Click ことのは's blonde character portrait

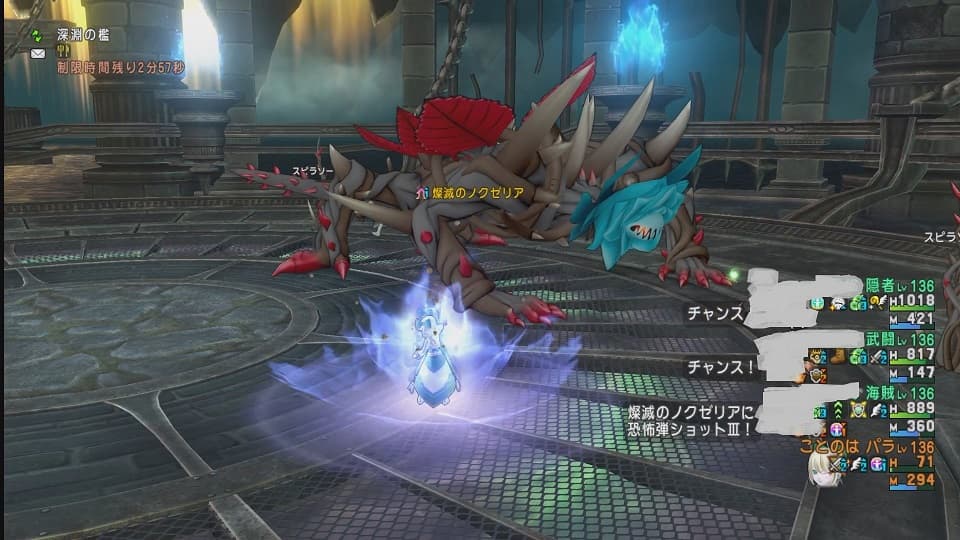coord(821,472)
